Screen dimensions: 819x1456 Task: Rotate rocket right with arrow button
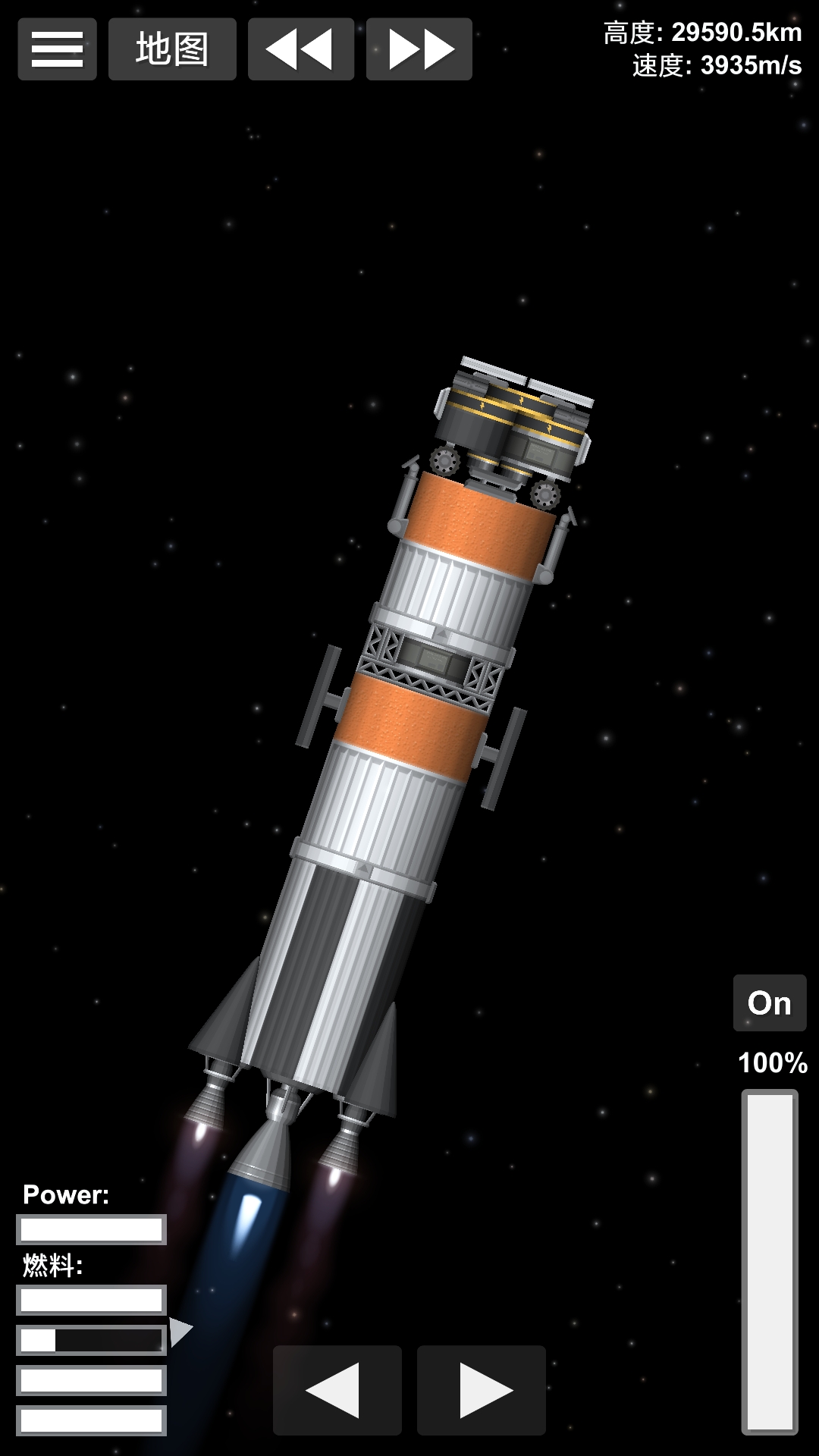tap(482, 1390)
